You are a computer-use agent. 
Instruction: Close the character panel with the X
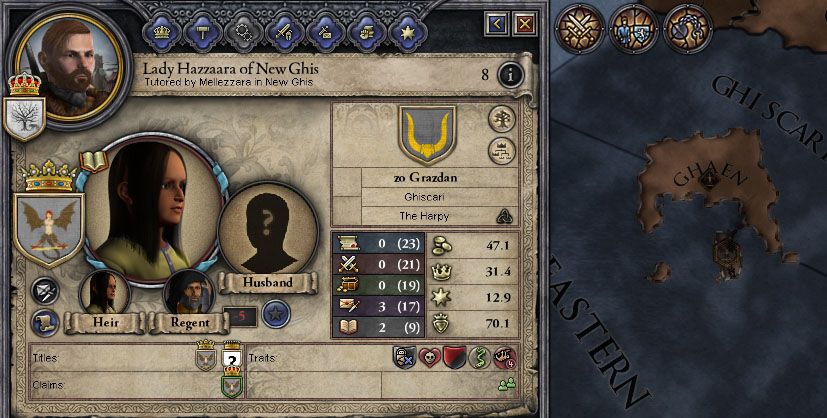tap(524, 22)
